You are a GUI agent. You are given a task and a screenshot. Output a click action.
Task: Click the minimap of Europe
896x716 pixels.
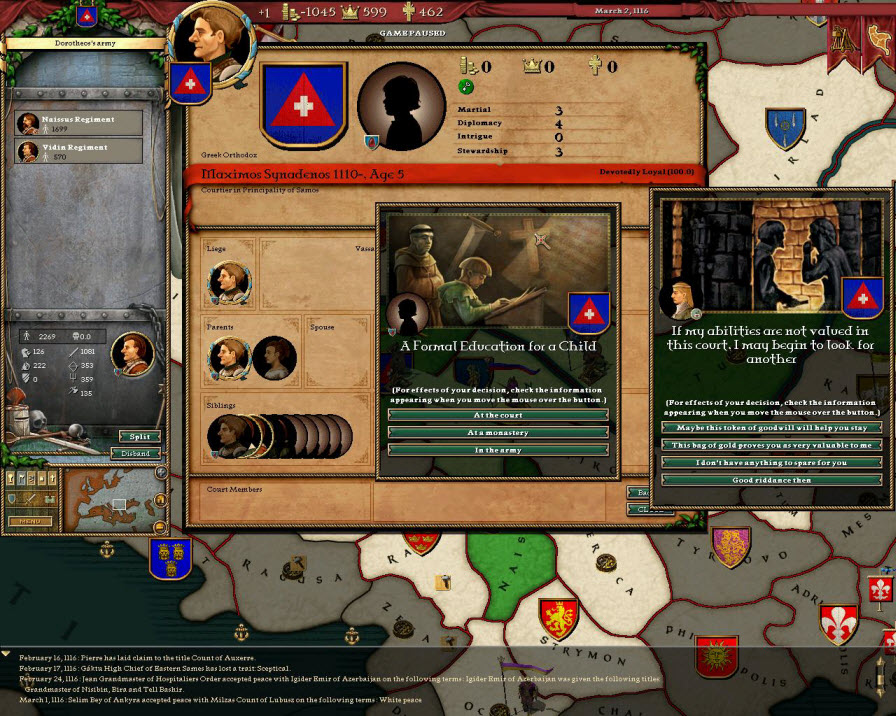[x=112, y=500]
